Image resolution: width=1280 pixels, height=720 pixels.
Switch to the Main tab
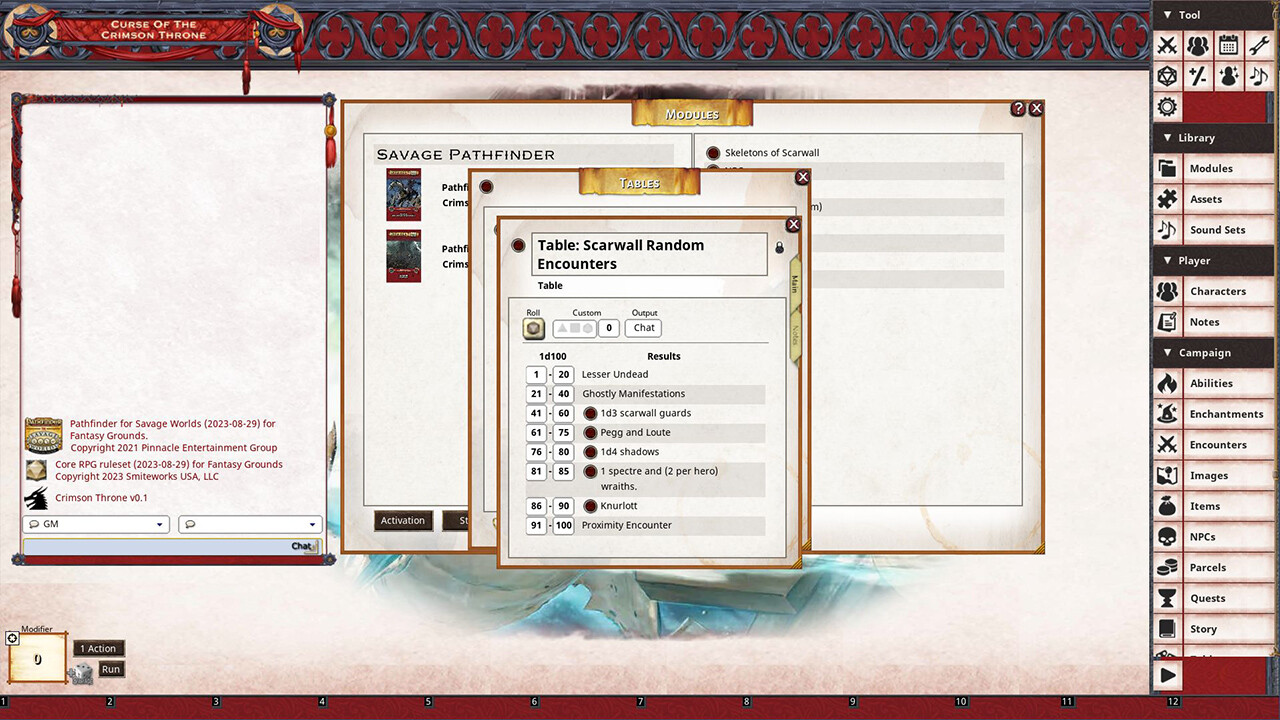point(795,285)
